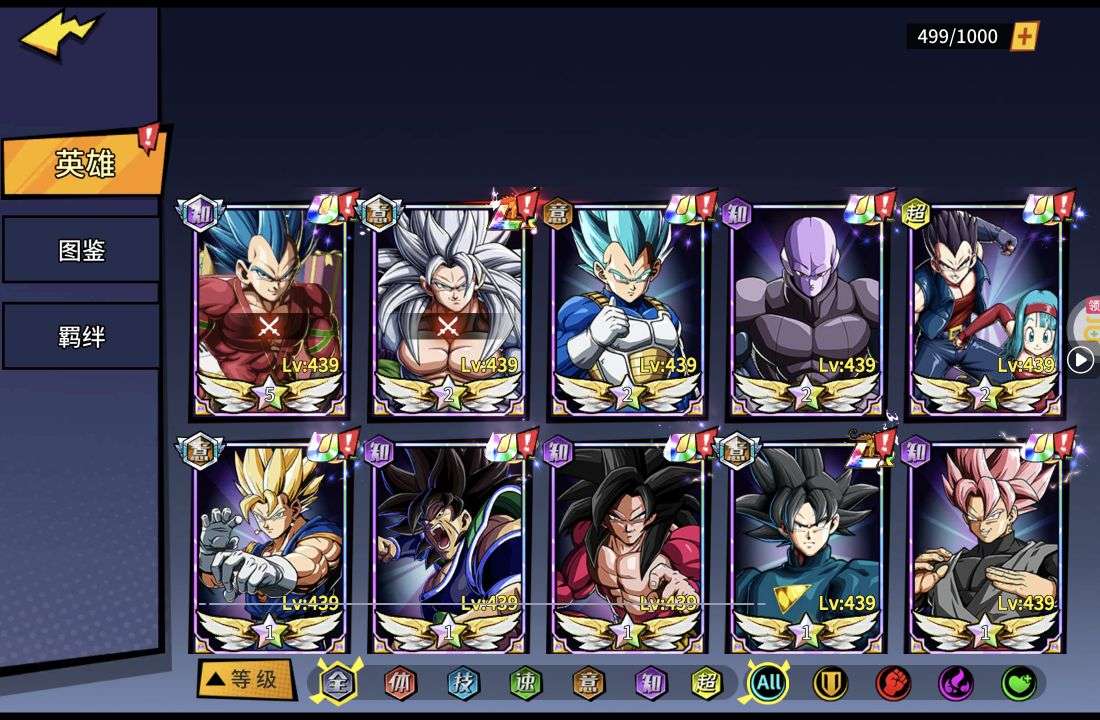Filter by the gold shield role
The width and height of the screenshot is (1100, 720).
point(830,684)
